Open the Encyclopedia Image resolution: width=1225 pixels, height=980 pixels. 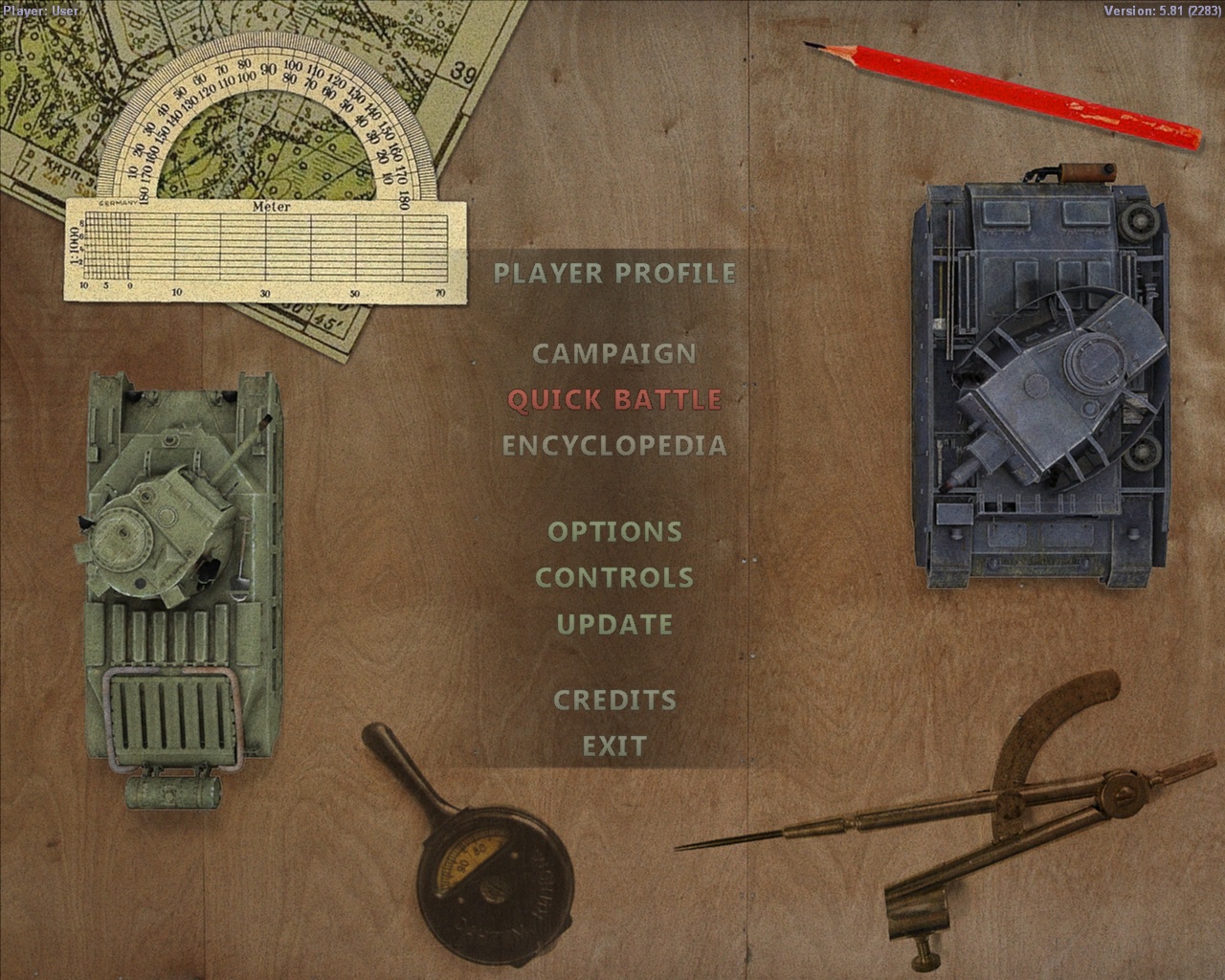point(615,445)
